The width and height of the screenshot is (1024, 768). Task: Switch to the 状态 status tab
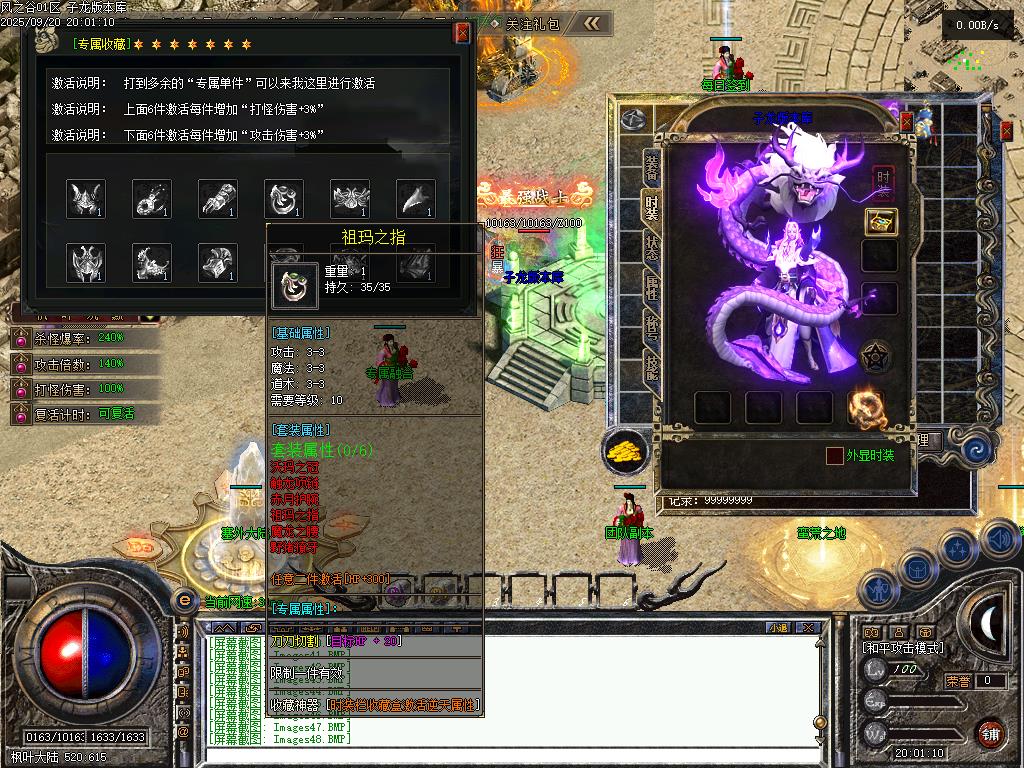coord(651,246)
